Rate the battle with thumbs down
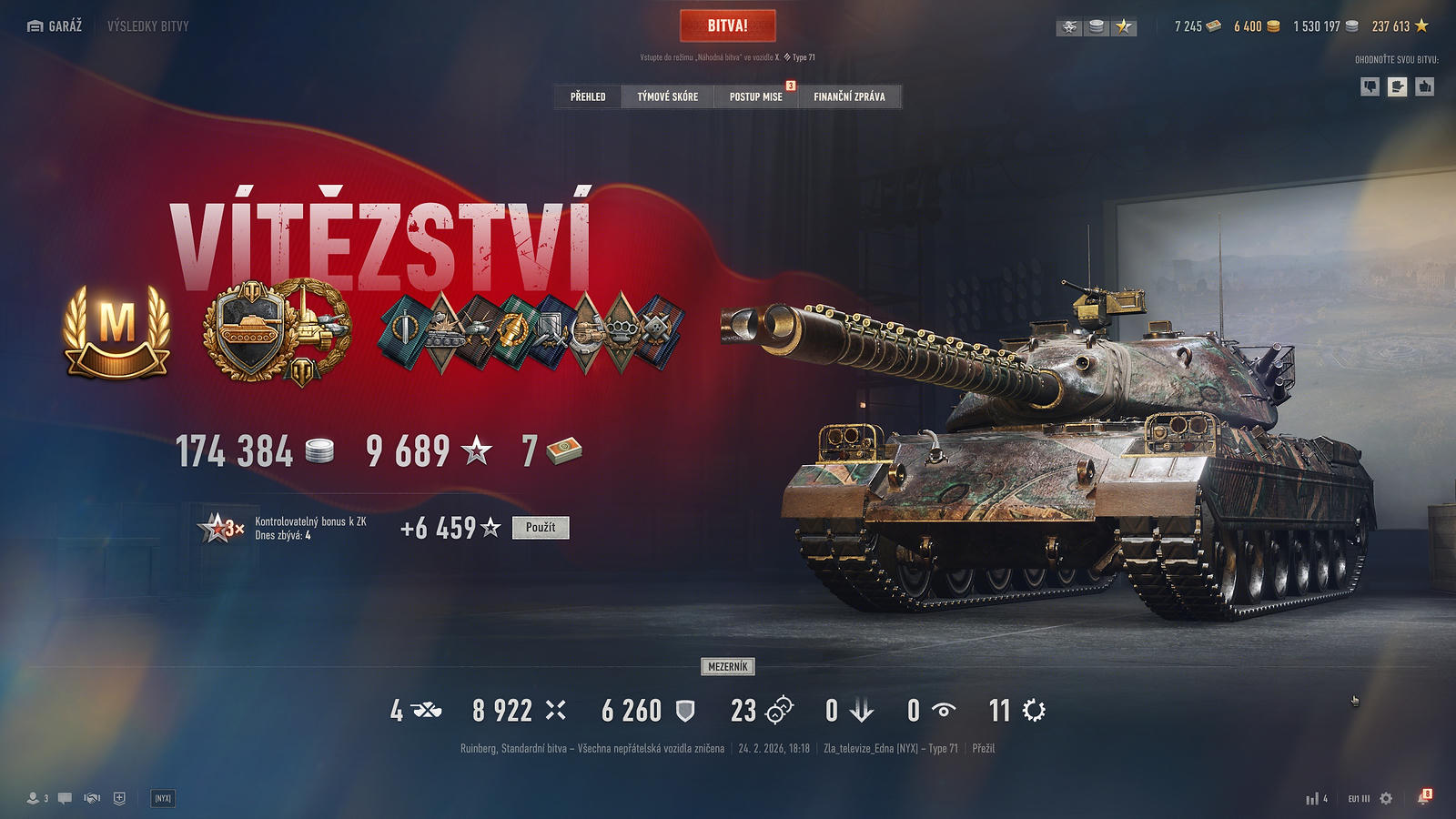The width and height of the screenshot is (1456, 819). (1370, 86)
